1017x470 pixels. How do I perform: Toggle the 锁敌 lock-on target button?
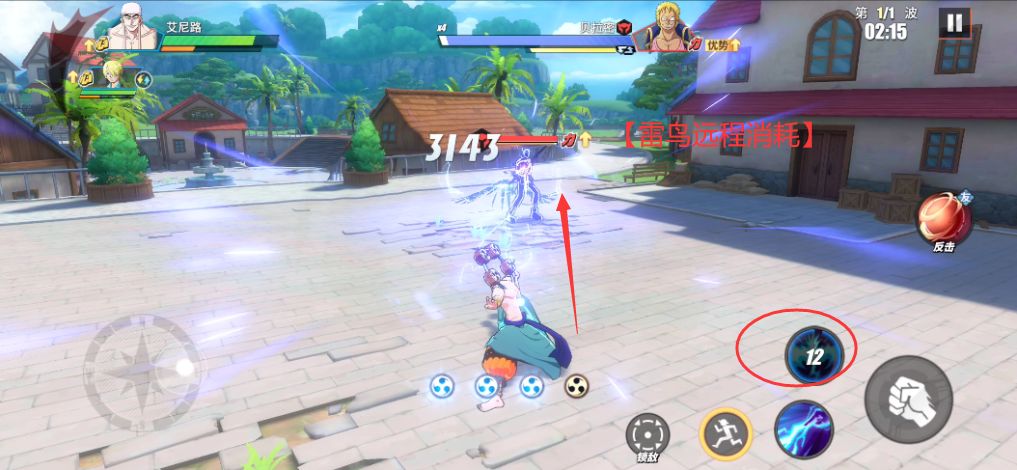point(646,434)
